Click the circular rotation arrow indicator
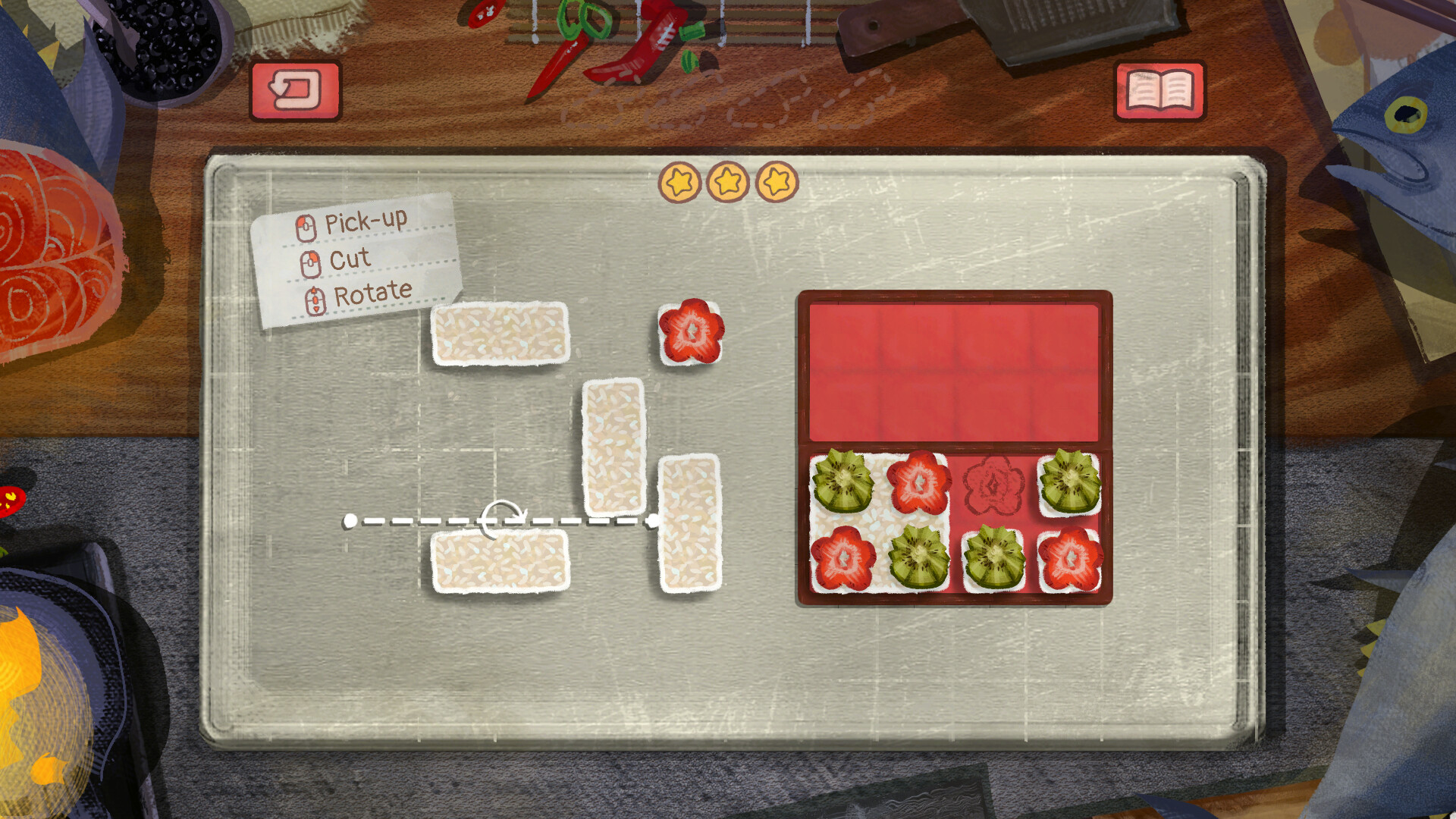This screenshot has height=819, width=1456. 503,520
